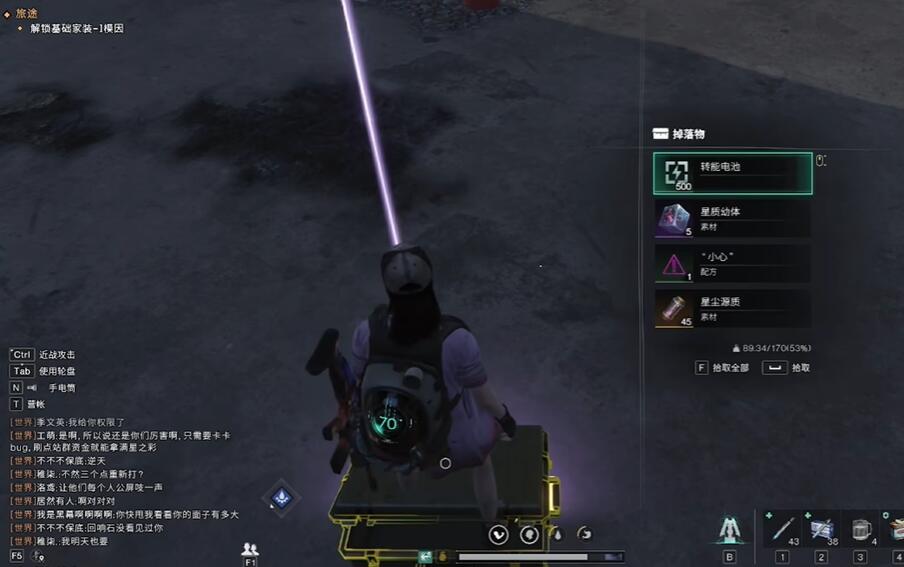
Task: Open the world chat message box
Action: pyautogui.click(x=120, y=480)
